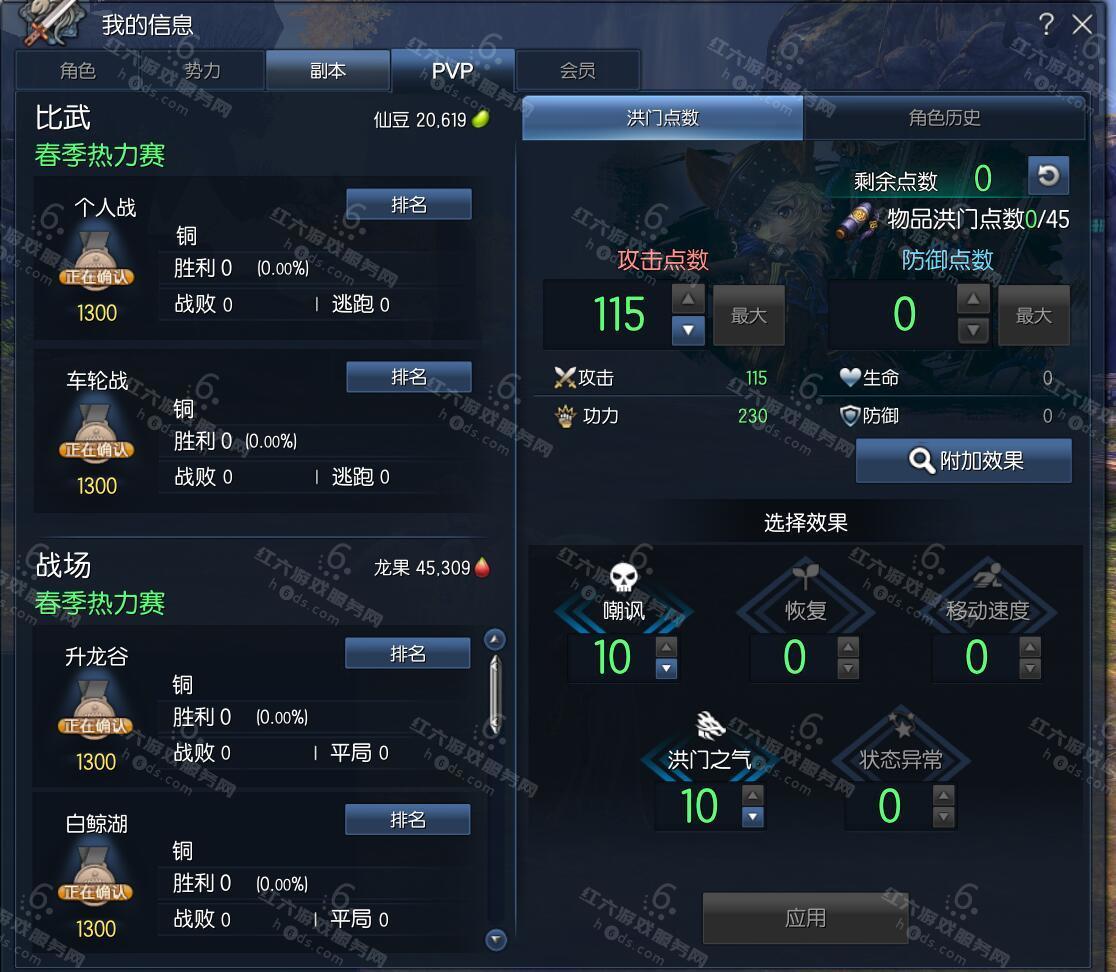Show 升龙谷 battlefield 排名
The width and height of the screenshot is (1116, 972).
[x=407, y=654]
